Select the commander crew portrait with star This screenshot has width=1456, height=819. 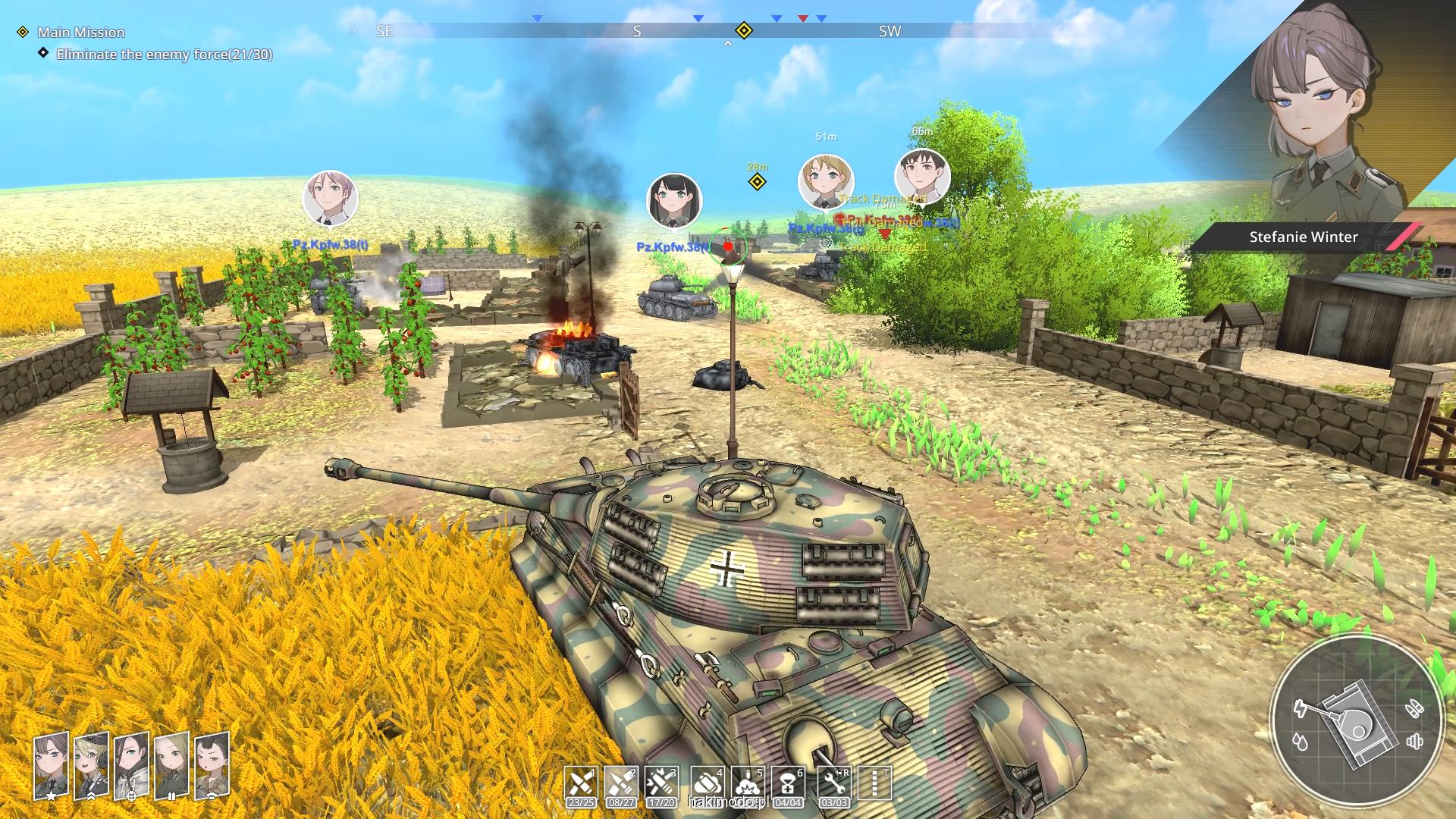(x=52, y=766)
